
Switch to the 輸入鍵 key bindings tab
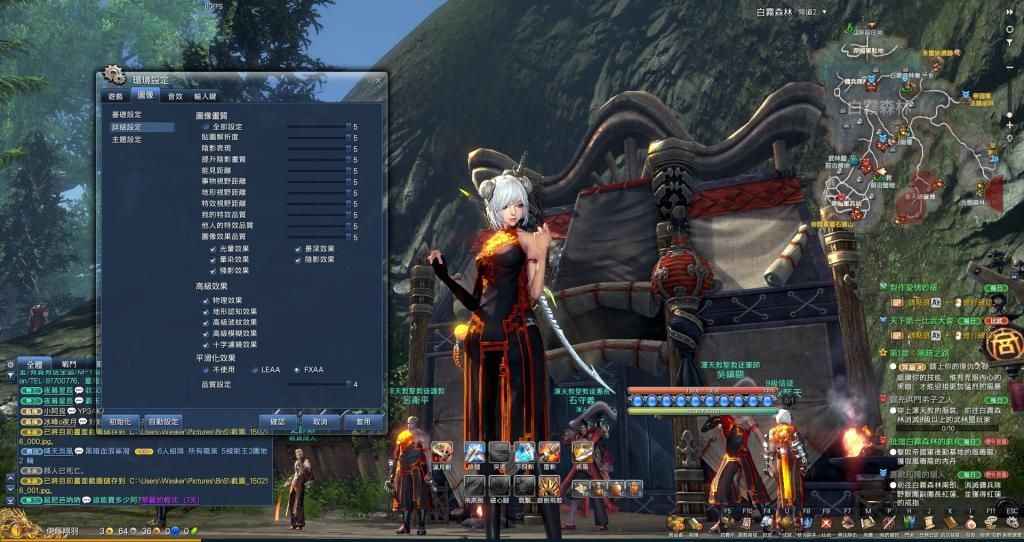tap(206, 96)
